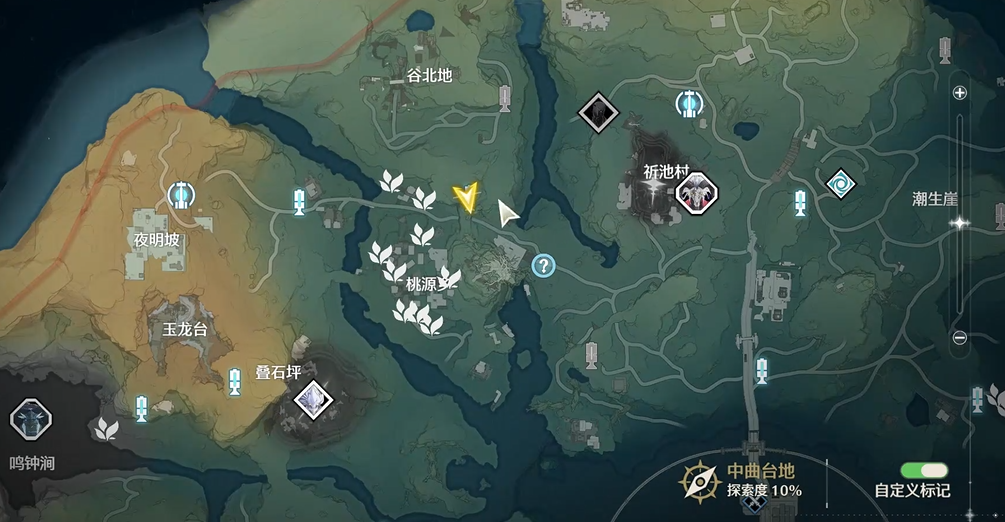Select the round teleport beacon north of 祈池村
Screen dimensions: 1005x522
point(688,102)
